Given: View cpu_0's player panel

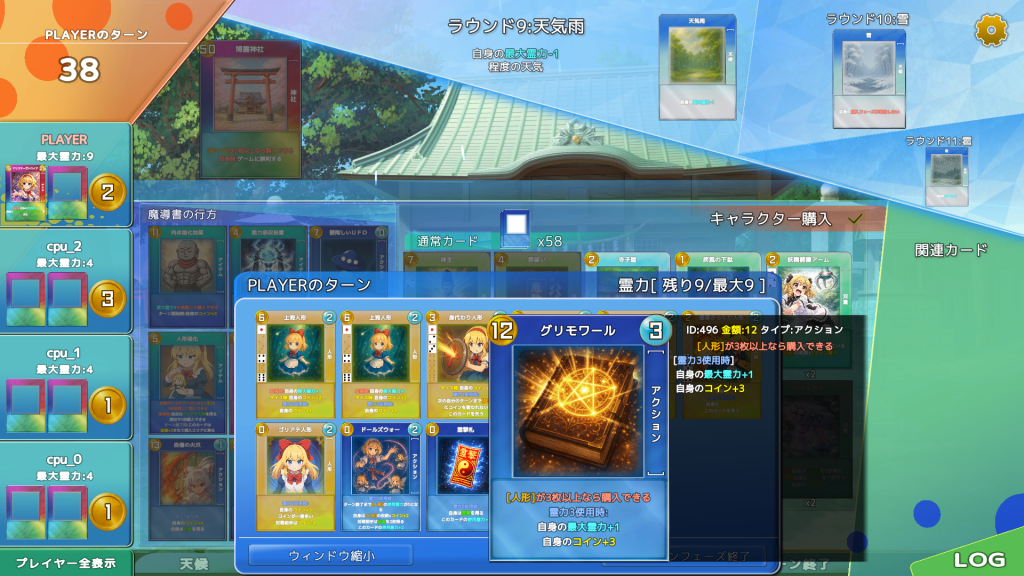Looking at the screenshot, I should (65, 493).
